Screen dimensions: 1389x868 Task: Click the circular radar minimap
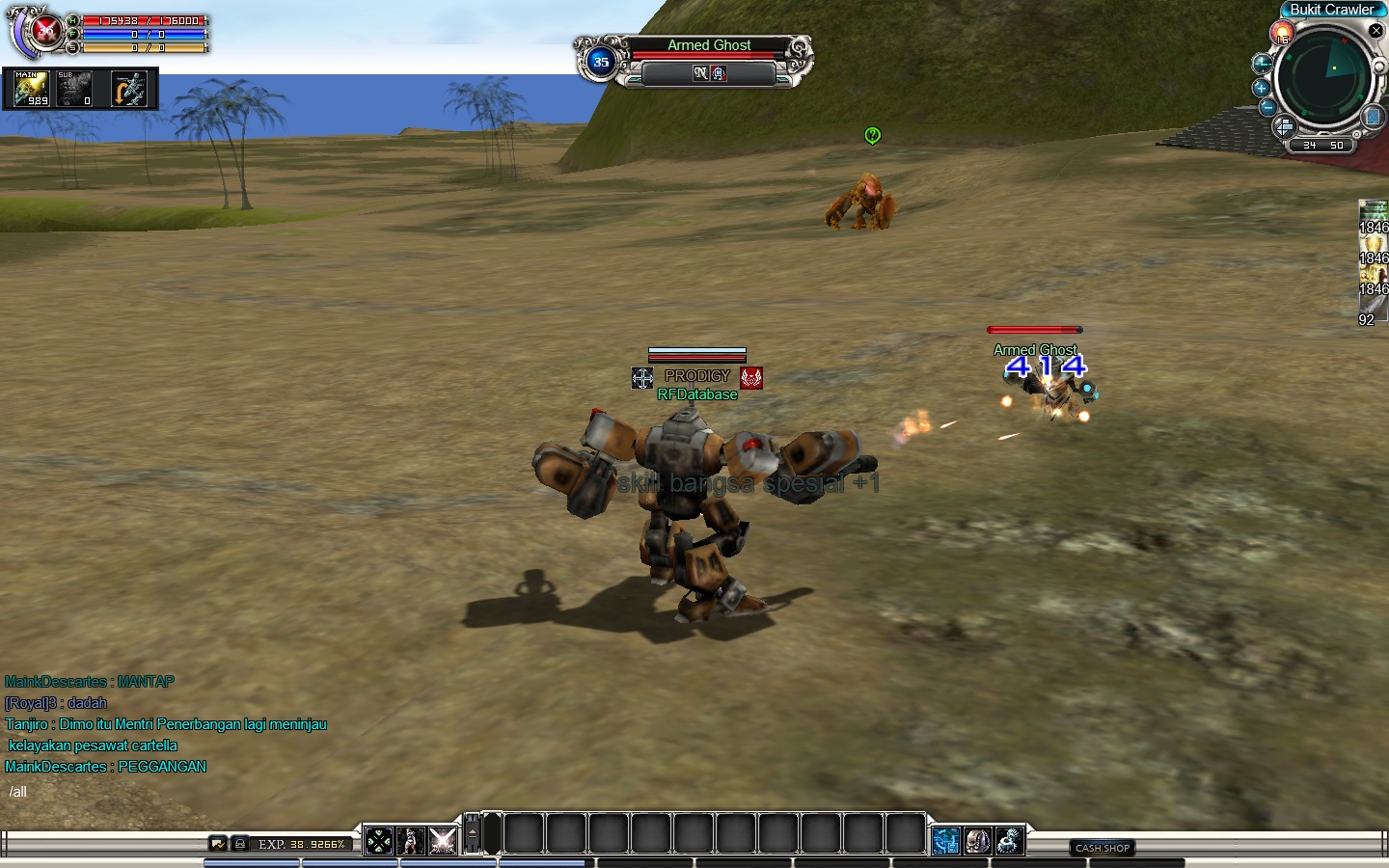click(1324, 75)
